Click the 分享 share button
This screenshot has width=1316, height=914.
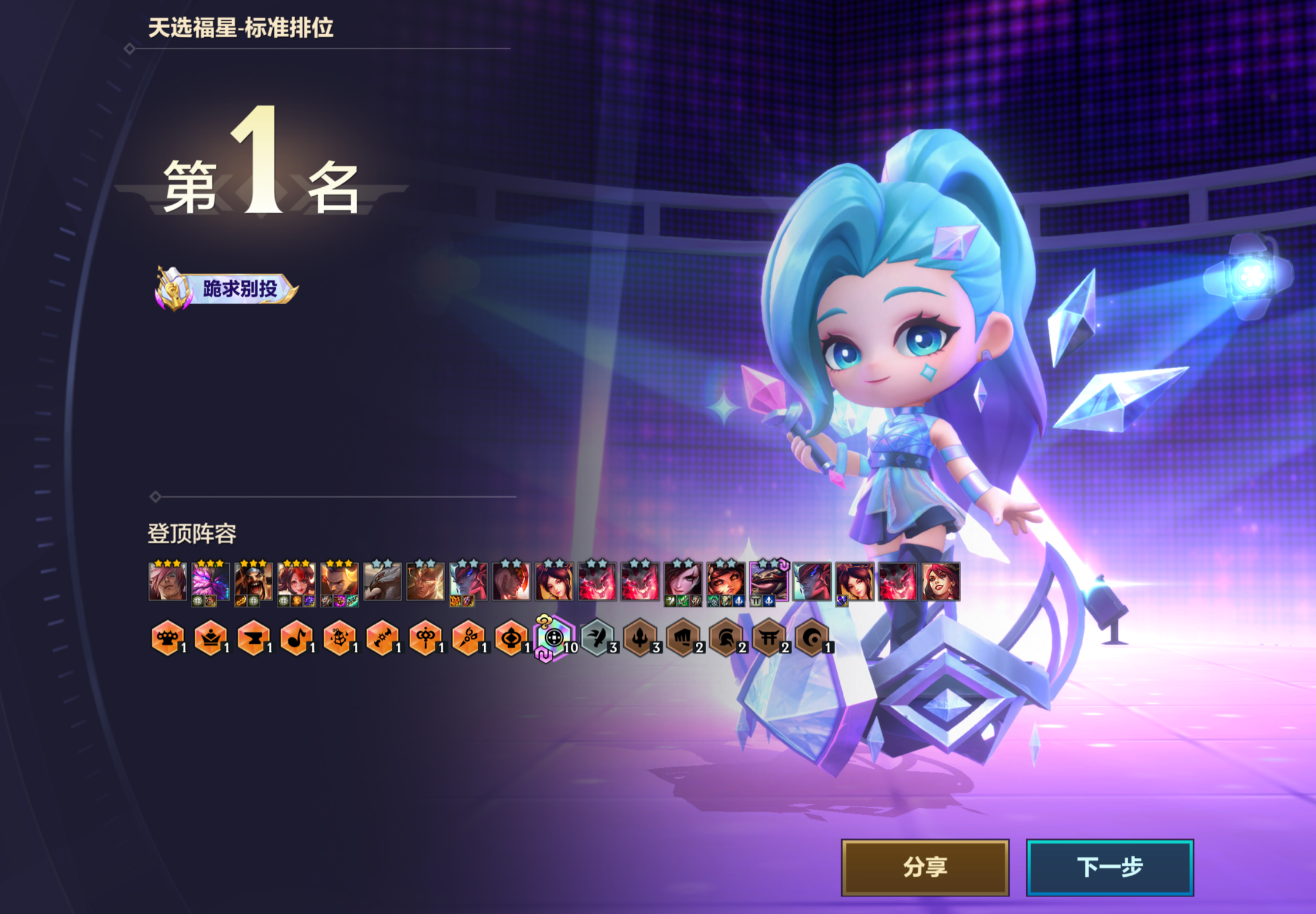pos(924,867)
